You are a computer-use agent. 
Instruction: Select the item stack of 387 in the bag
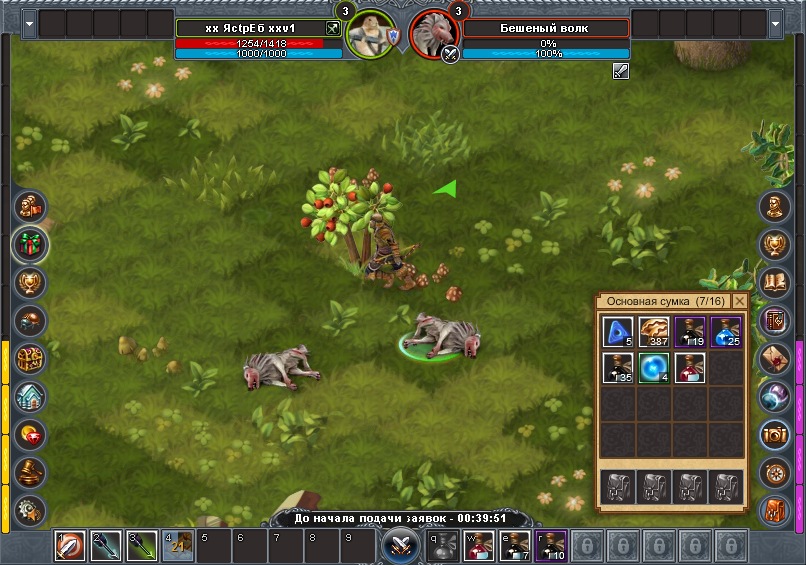pos(654,331)
